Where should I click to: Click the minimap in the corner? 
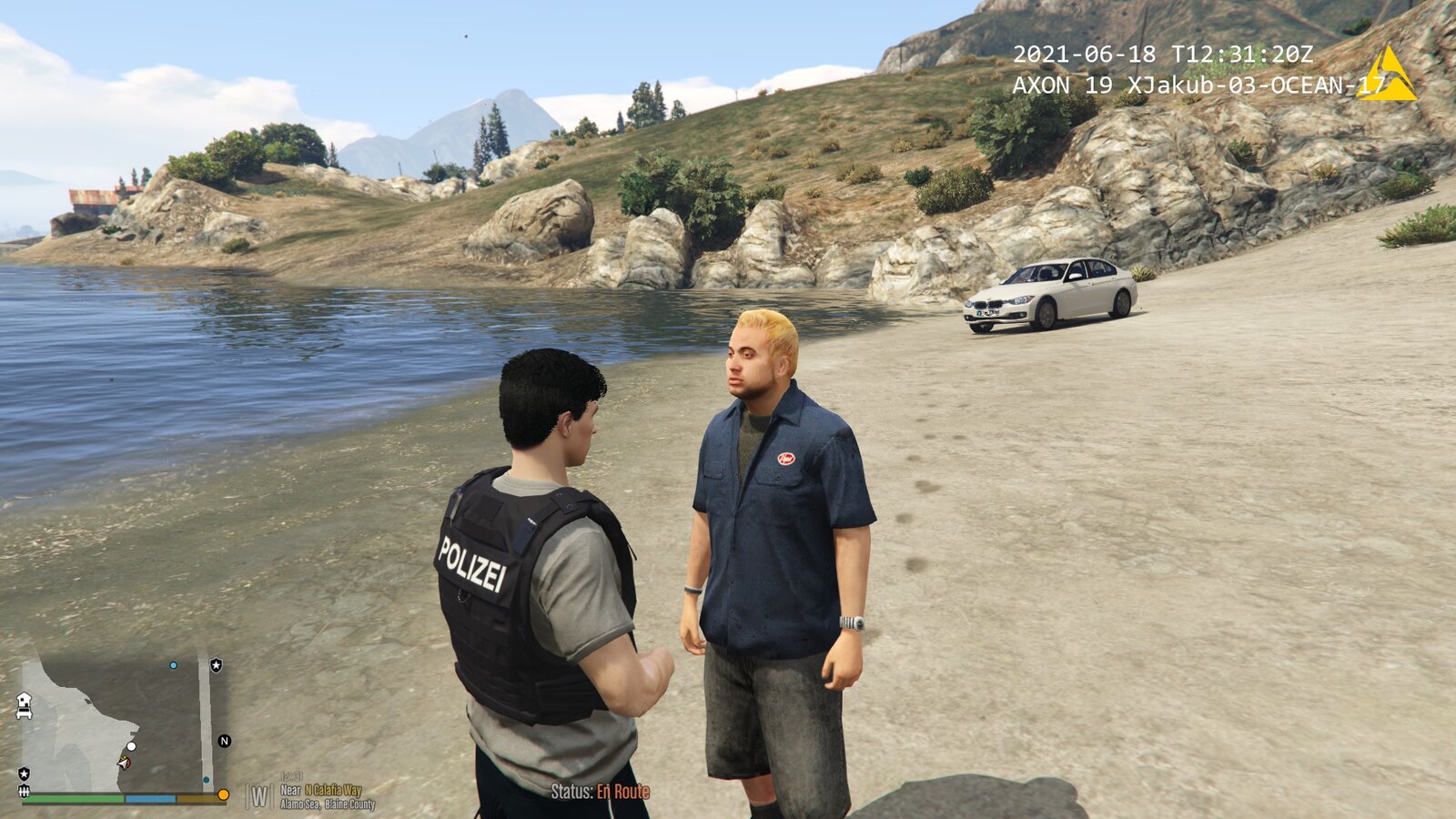pyautogui.click(x=115, y=724)
